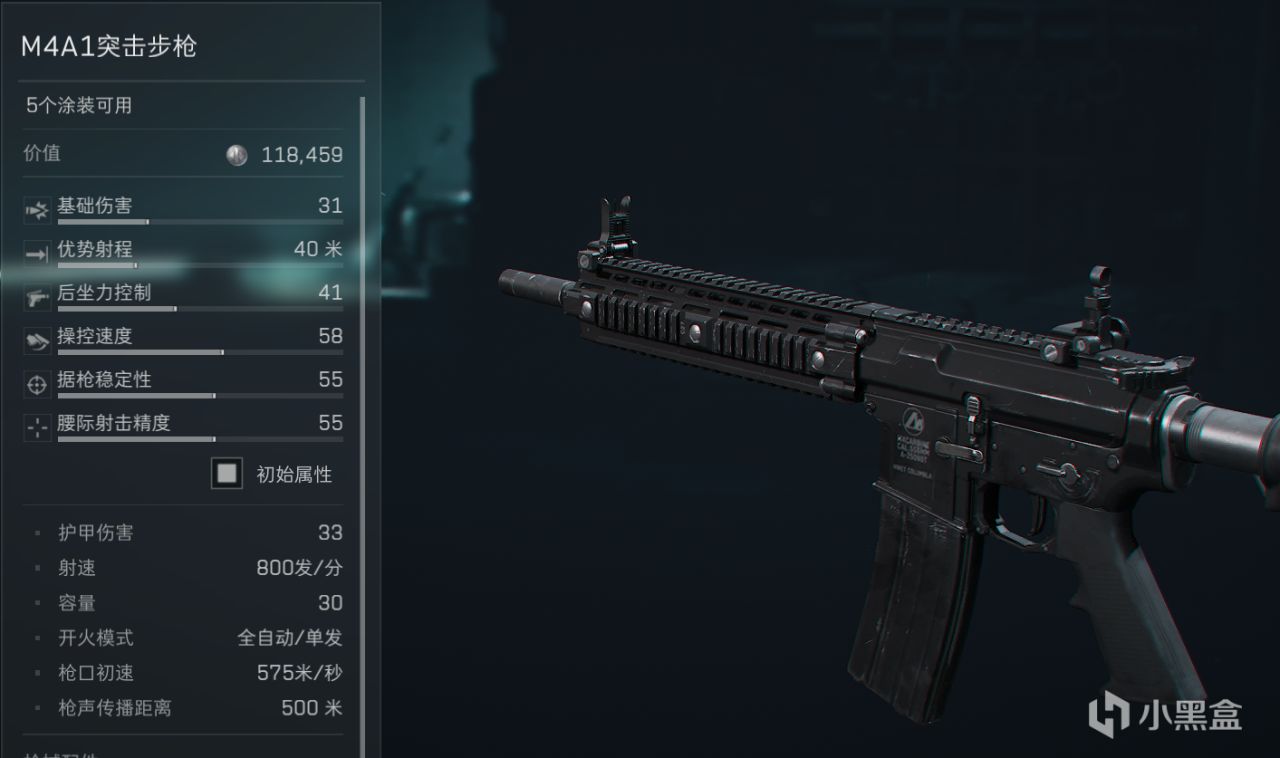Toggle the 初始属性 checkbox

point(227,474)
